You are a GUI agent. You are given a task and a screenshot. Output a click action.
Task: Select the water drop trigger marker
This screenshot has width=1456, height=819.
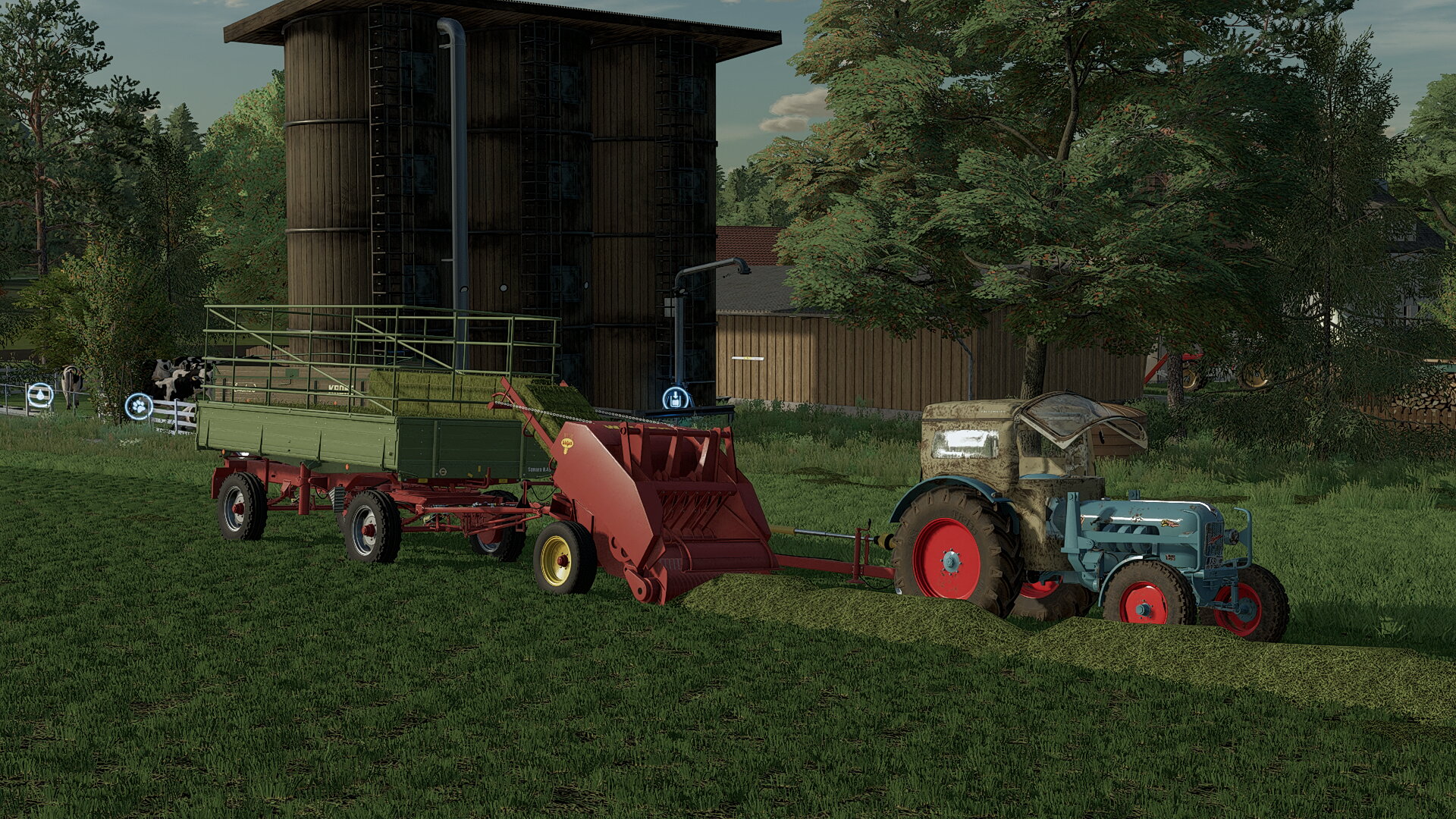39,395
